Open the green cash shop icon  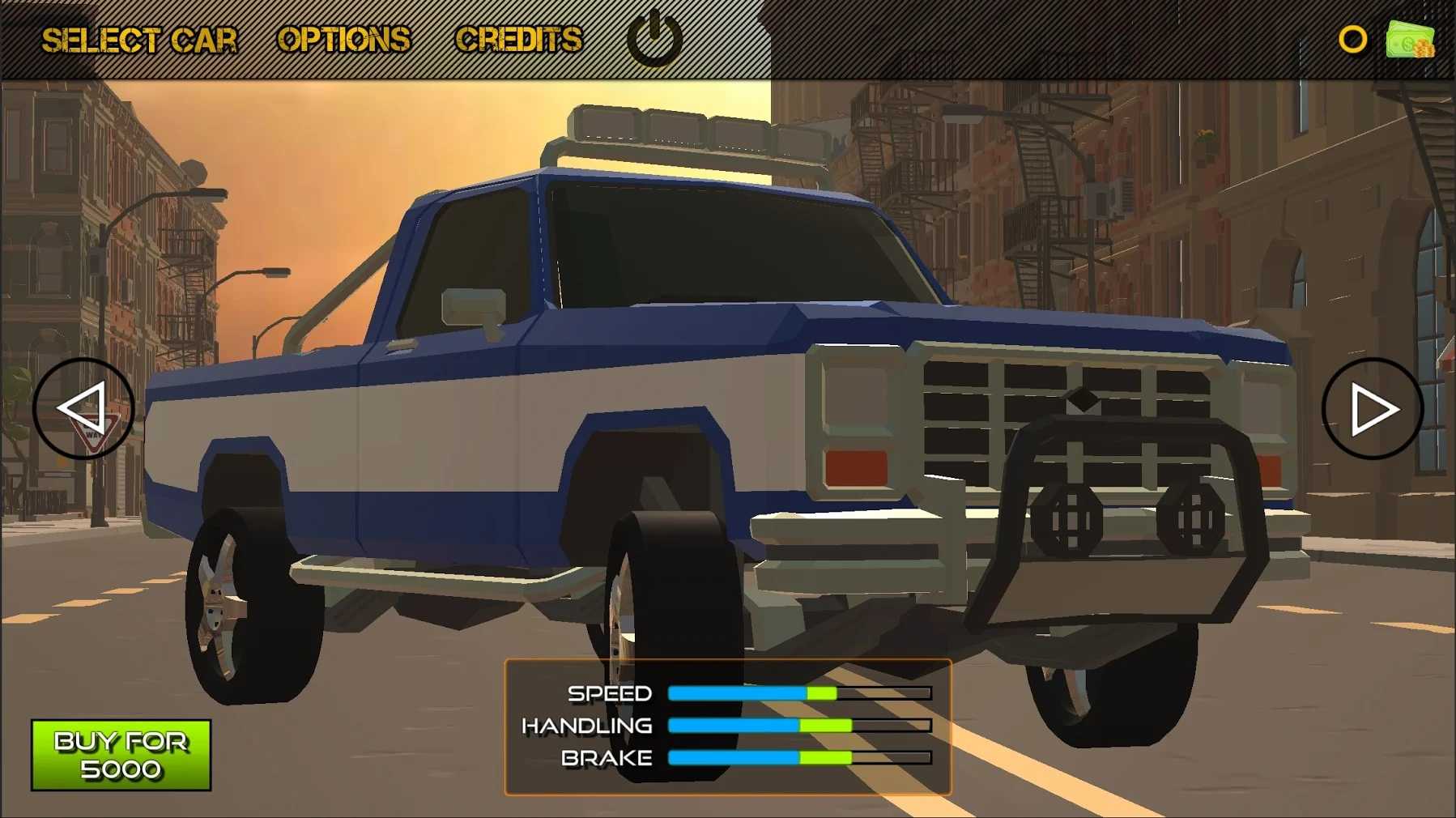(1410, 39)
